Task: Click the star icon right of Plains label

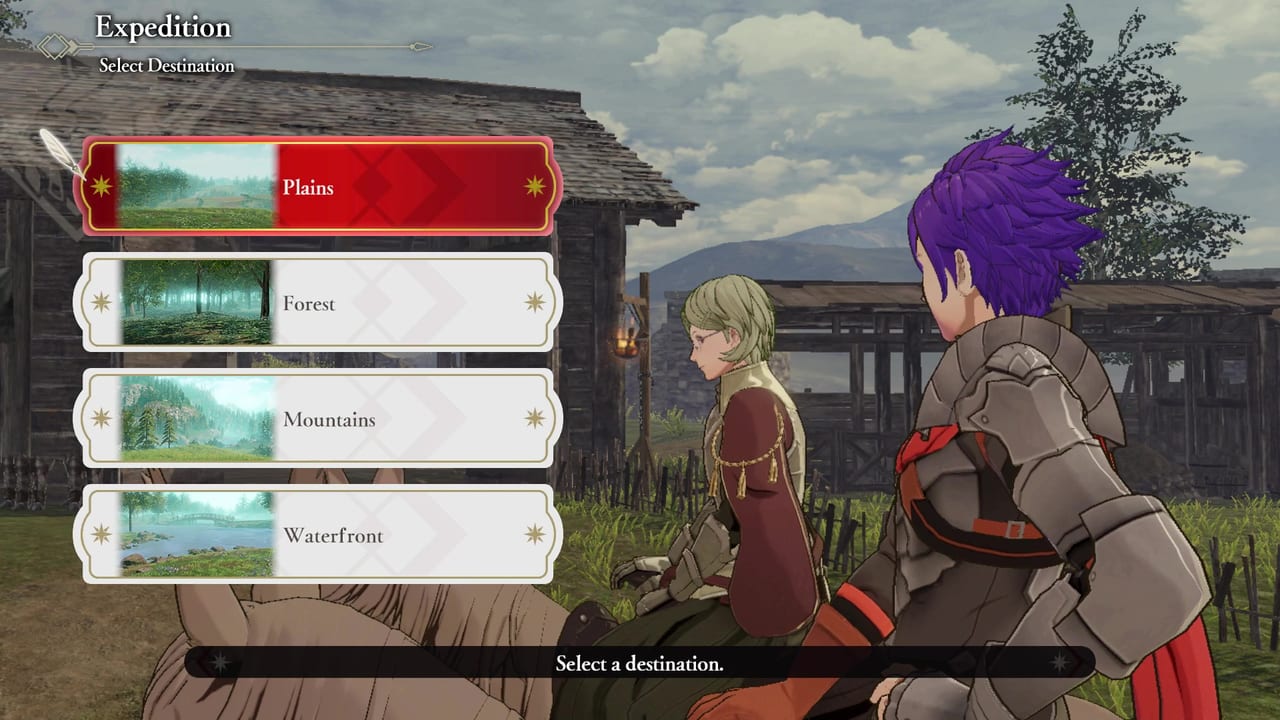Action: point(534,187)
